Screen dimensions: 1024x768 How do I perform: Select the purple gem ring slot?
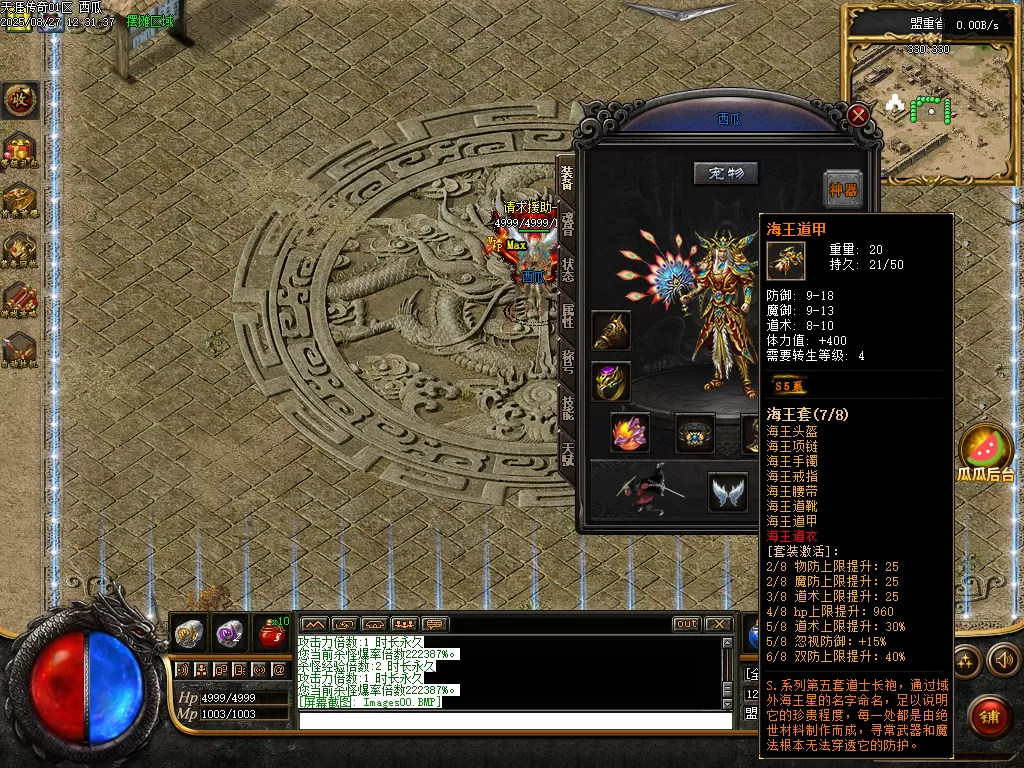pos(611,381)
